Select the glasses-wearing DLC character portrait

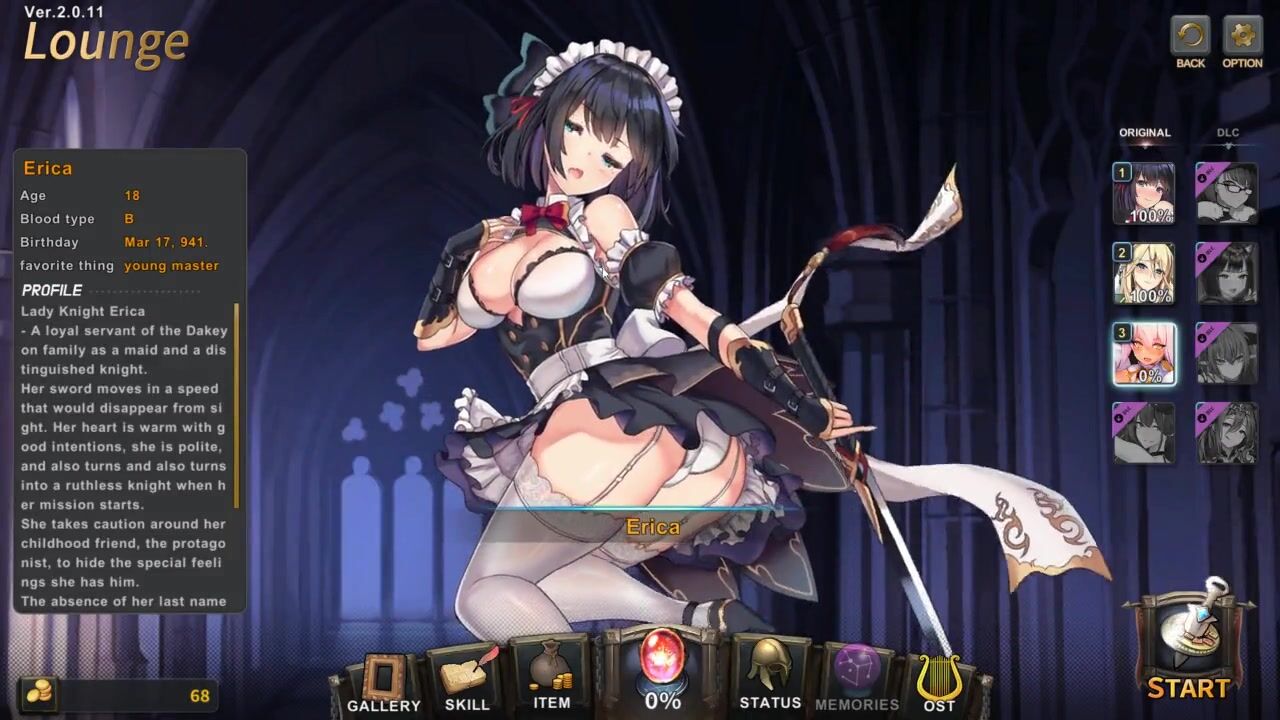[x=1227, y=193]
